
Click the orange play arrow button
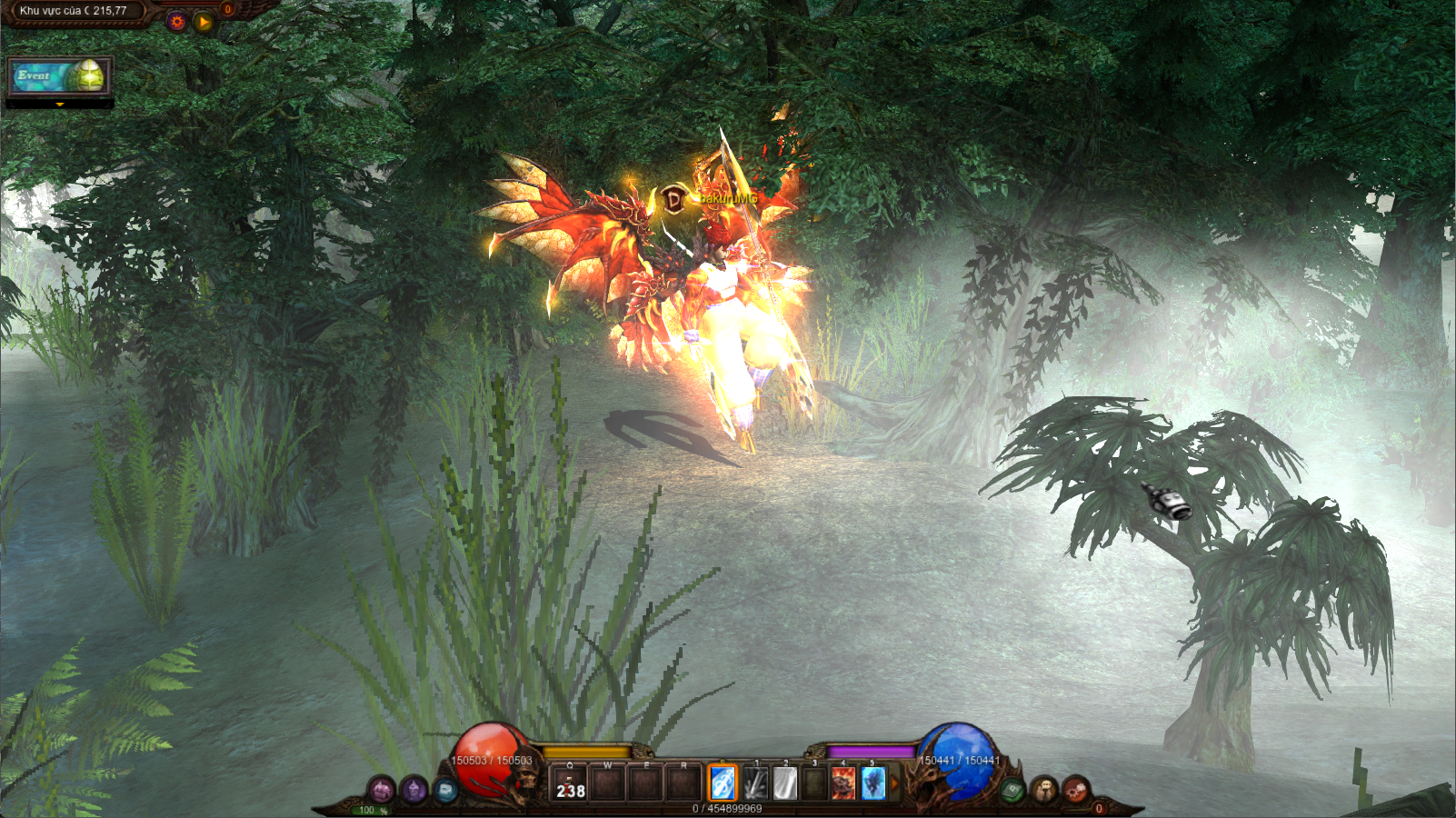click(x=204, y=22)
